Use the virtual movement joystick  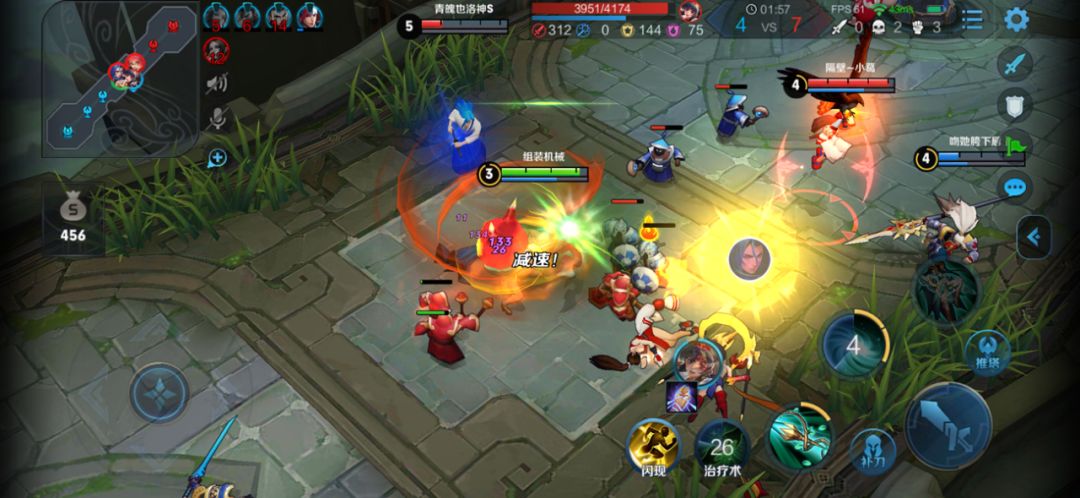(159, 392)
